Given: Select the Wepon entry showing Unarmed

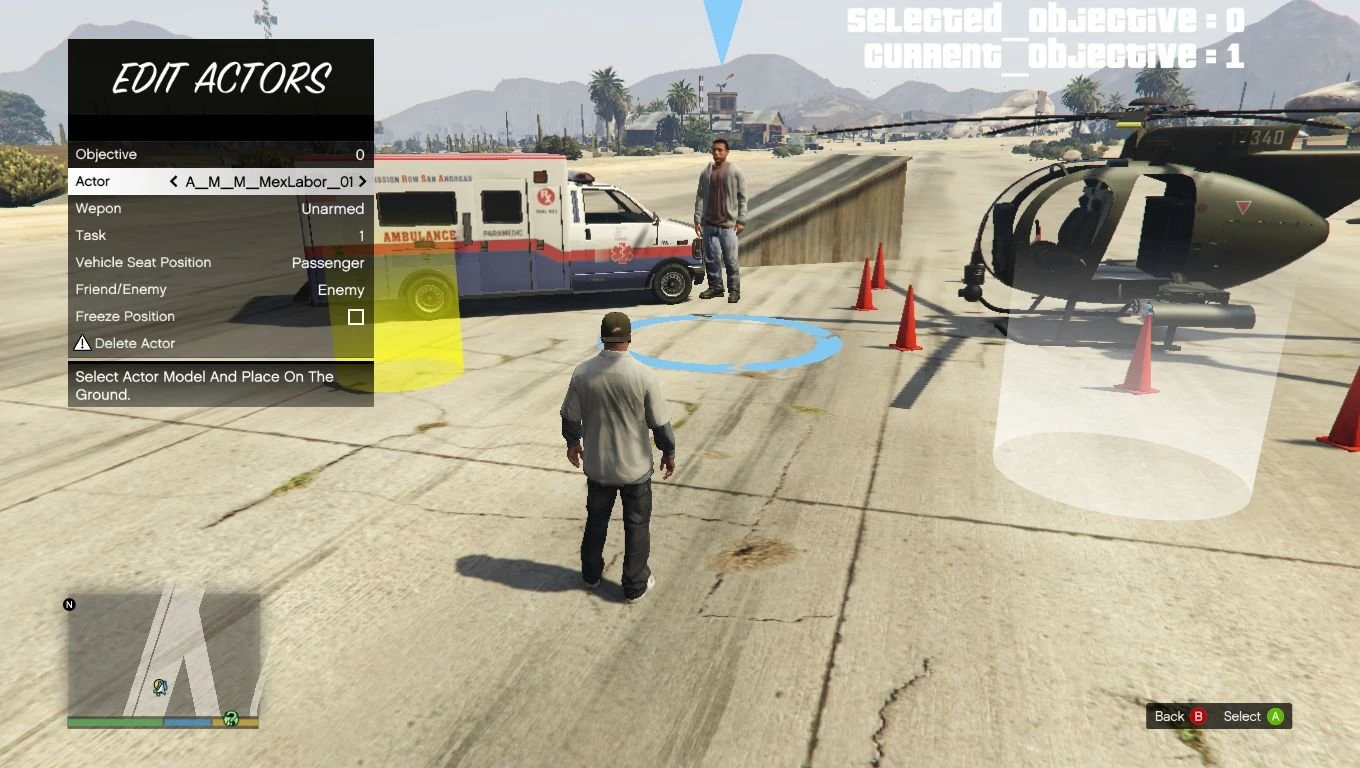Looking at the screenshot, I should point(220,208).
